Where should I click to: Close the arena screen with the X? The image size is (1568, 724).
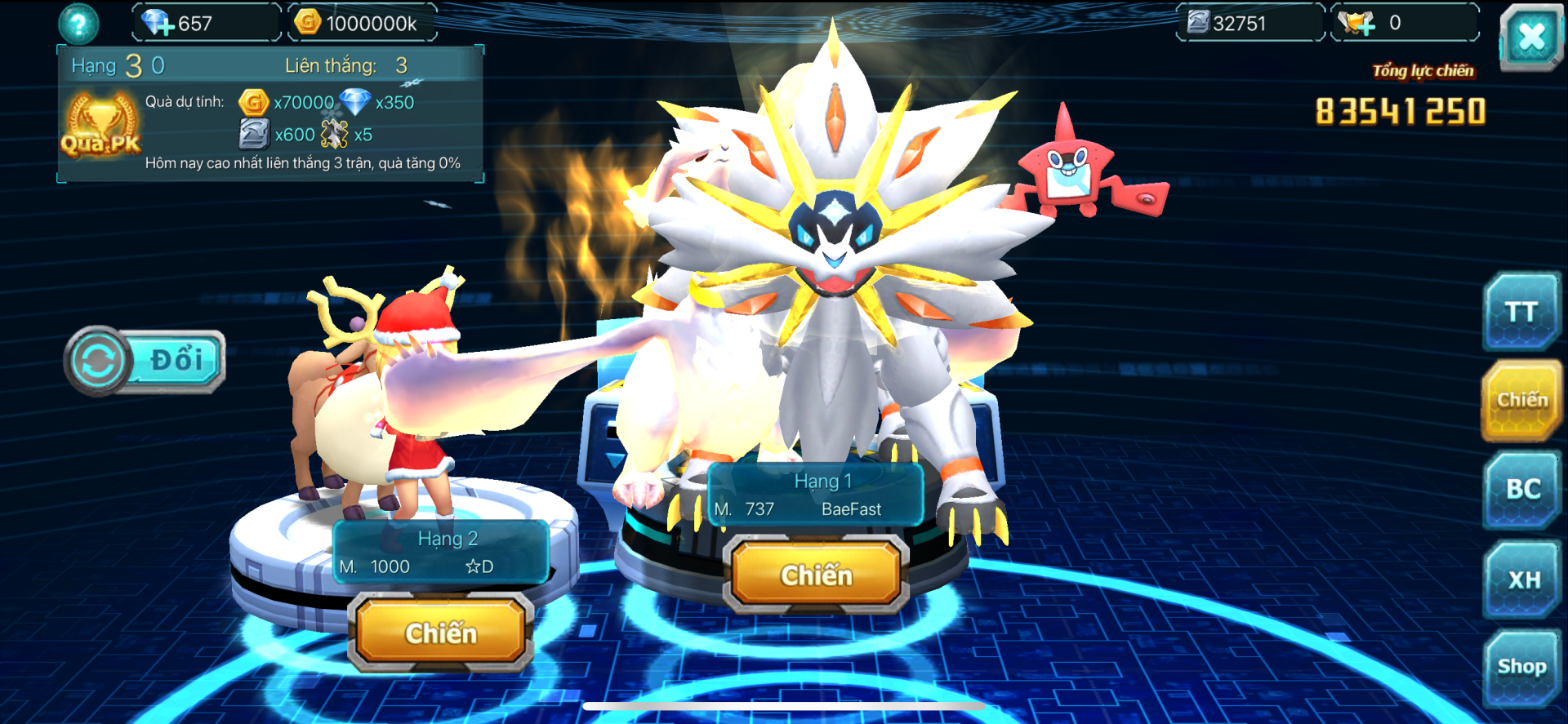pos(1530,37)
